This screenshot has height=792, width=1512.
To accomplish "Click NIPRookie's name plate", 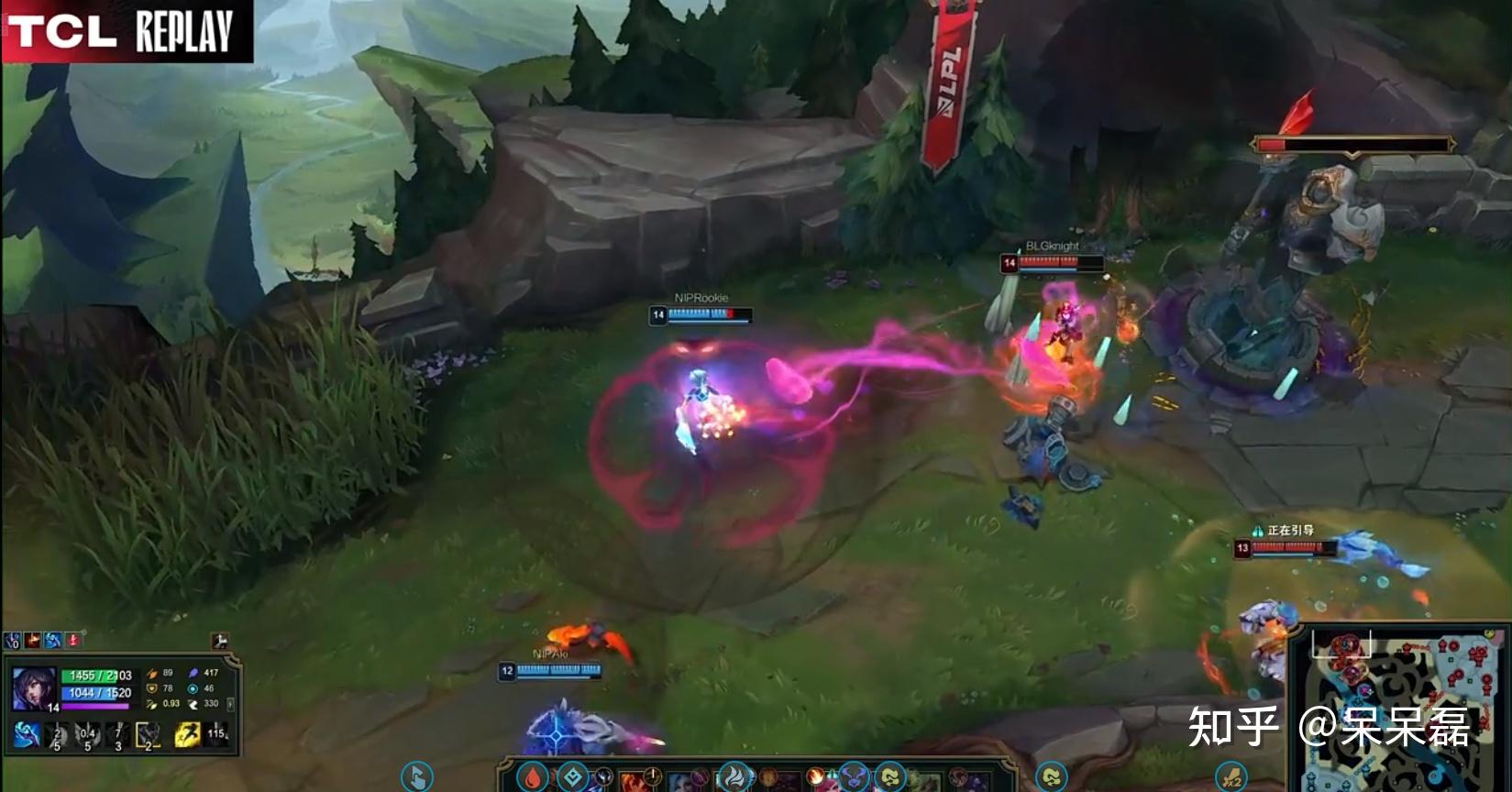I will (x=700, y=297).
